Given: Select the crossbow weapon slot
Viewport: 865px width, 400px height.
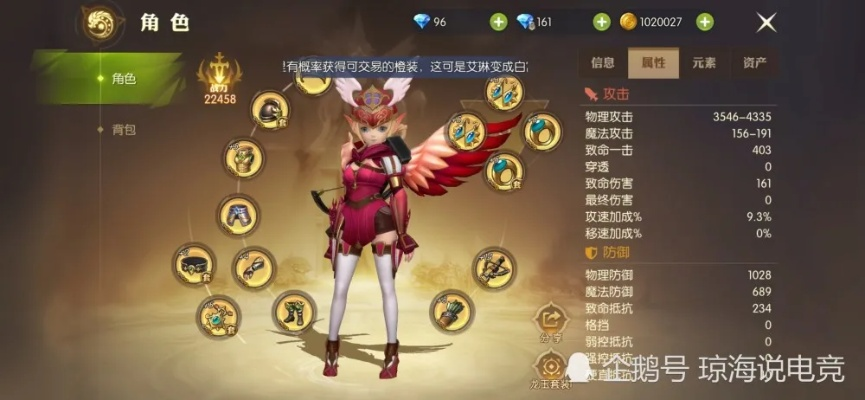Looking at the screenshot, I should [x=494, y=267].
